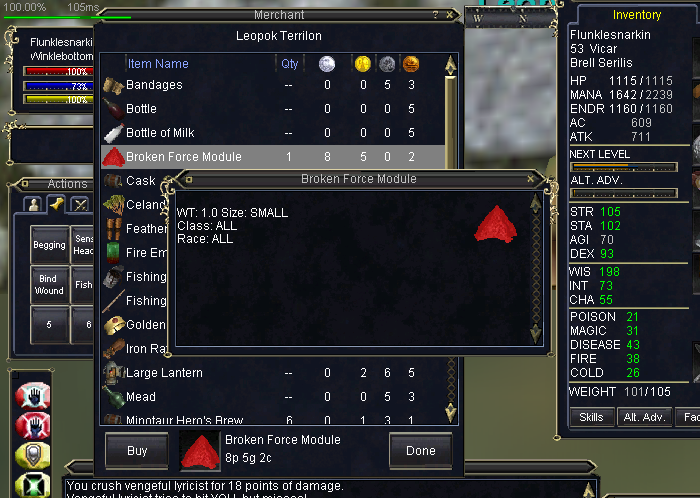Sort merchant list by Item Name
Screen dimensions: 700x498
pyautogui.click(x=158, y=64)
